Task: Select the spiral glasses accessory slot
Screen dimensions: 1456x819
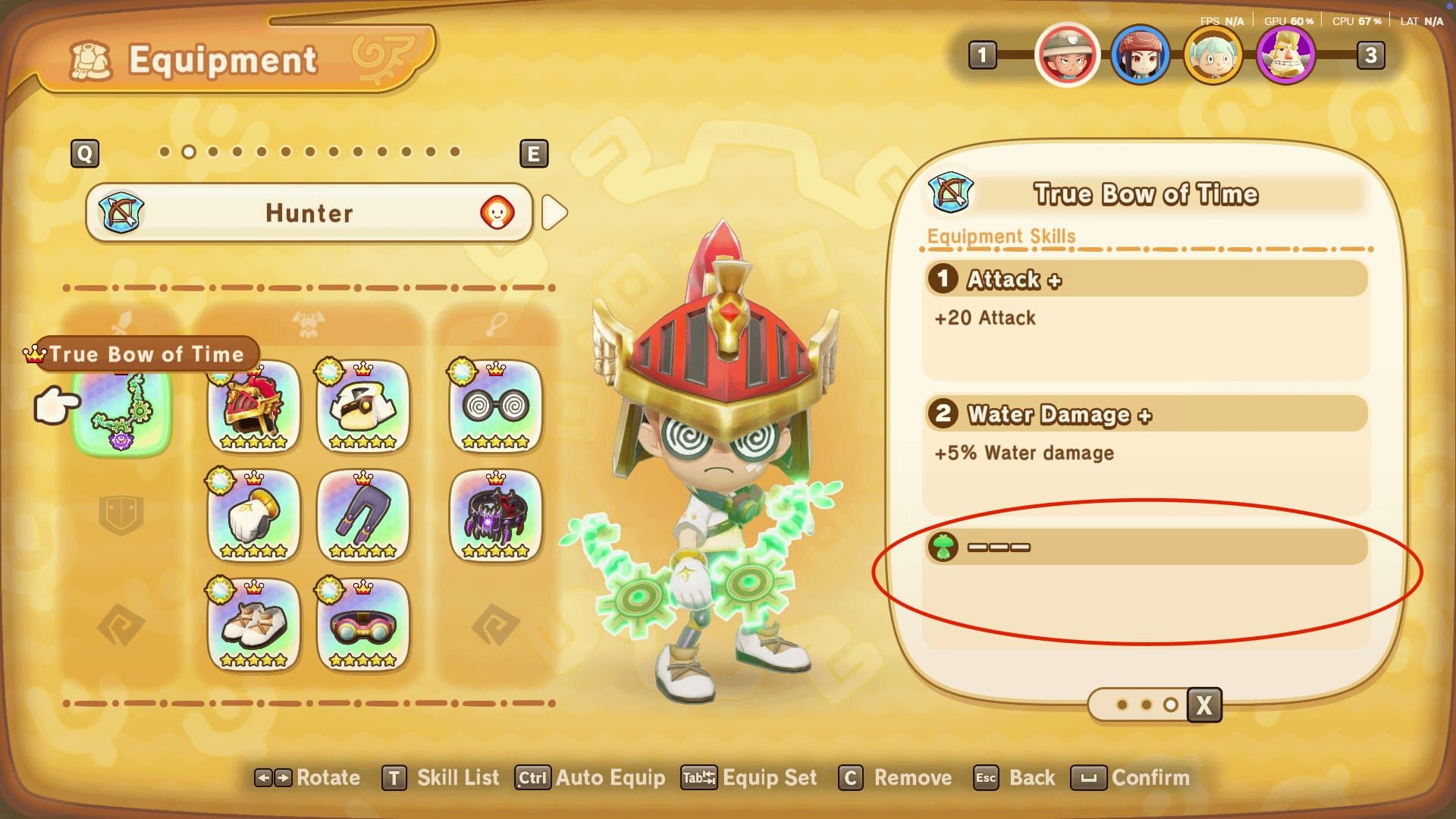Action: coord(495,407)
